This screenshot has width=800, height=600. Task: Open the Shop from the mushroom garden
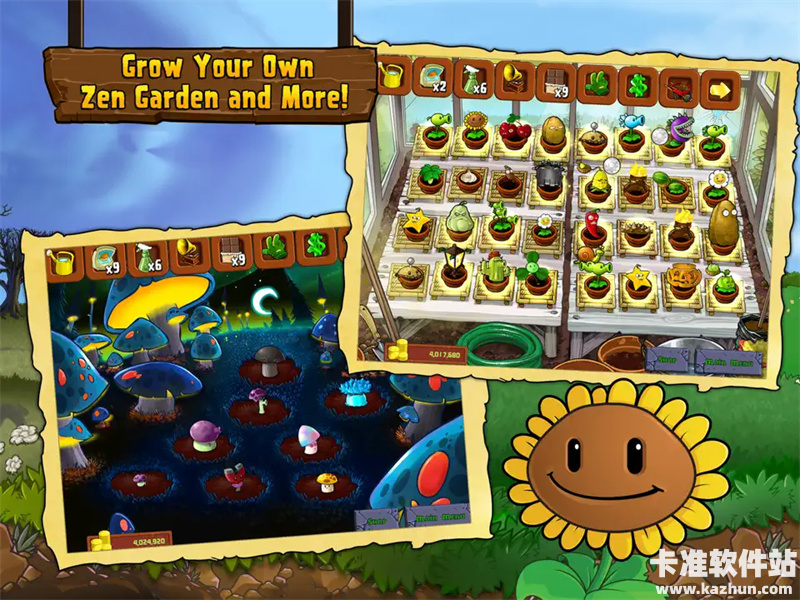(377, 520)
